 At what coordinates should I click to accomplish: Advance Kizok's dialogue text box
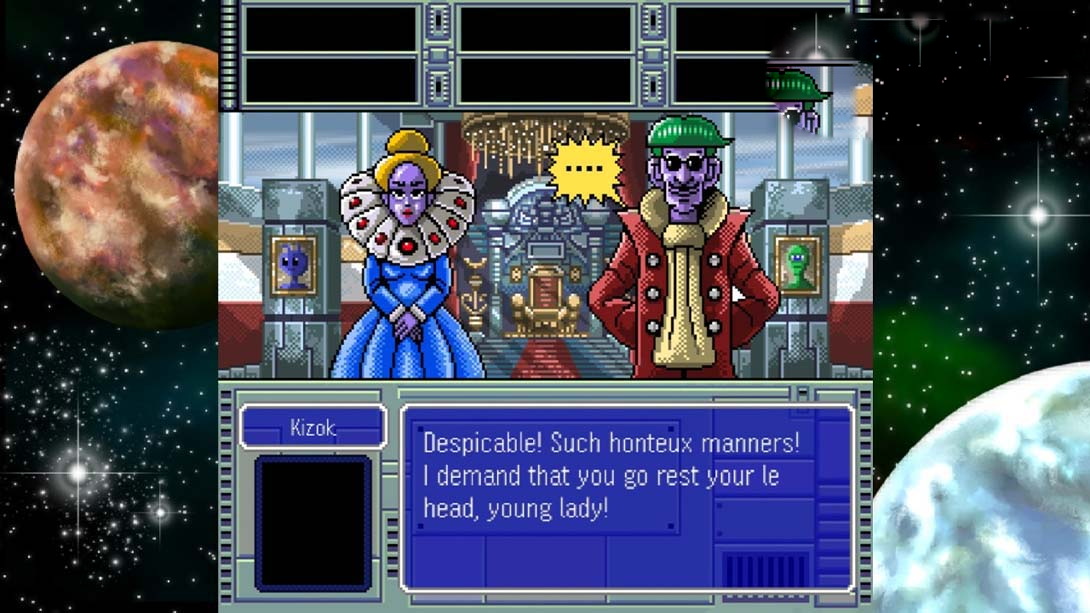click(626, 497)
